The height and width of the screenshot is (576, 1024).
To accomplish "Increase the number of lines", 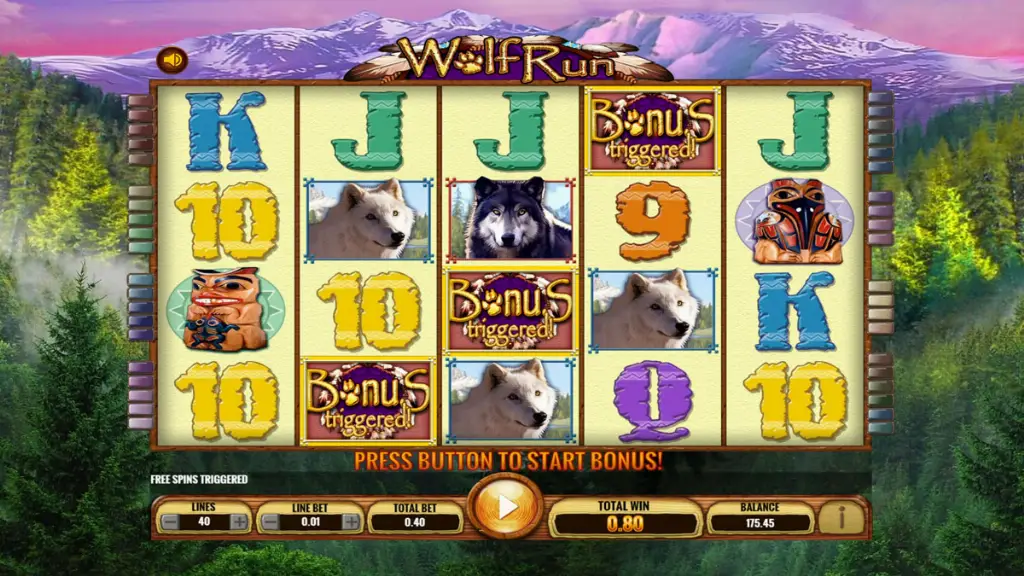I will [x=239, y=521].
